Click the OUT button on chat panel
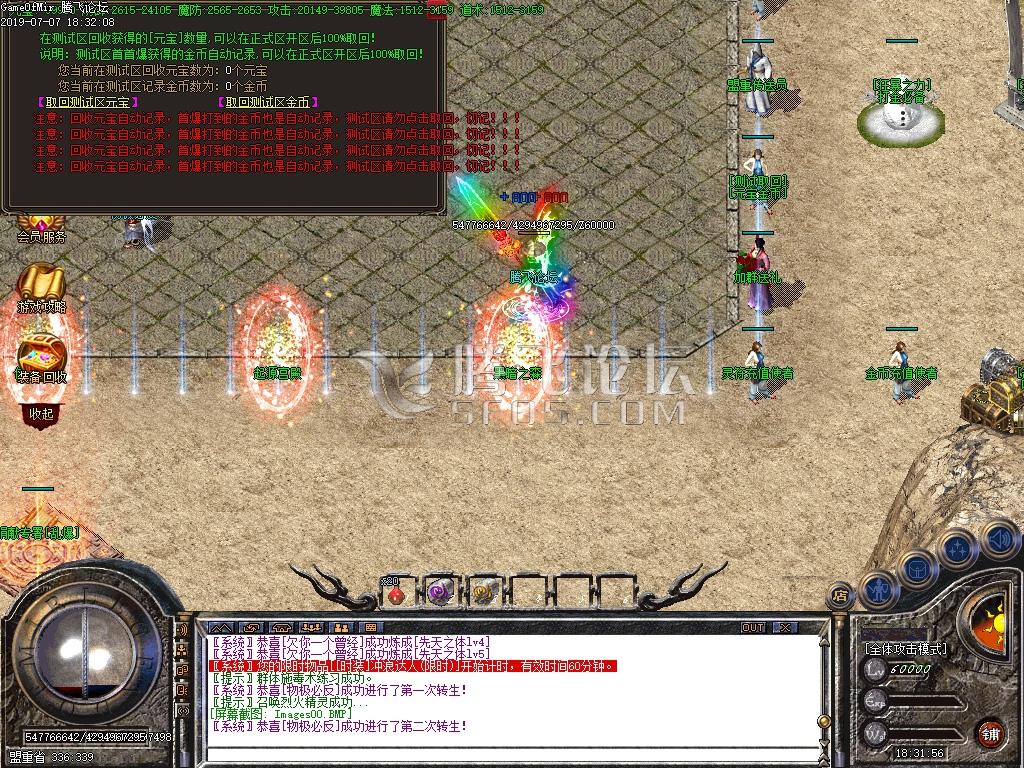Image resolution: width=1024 pixels, height=768 pixels. coord(753,628)
